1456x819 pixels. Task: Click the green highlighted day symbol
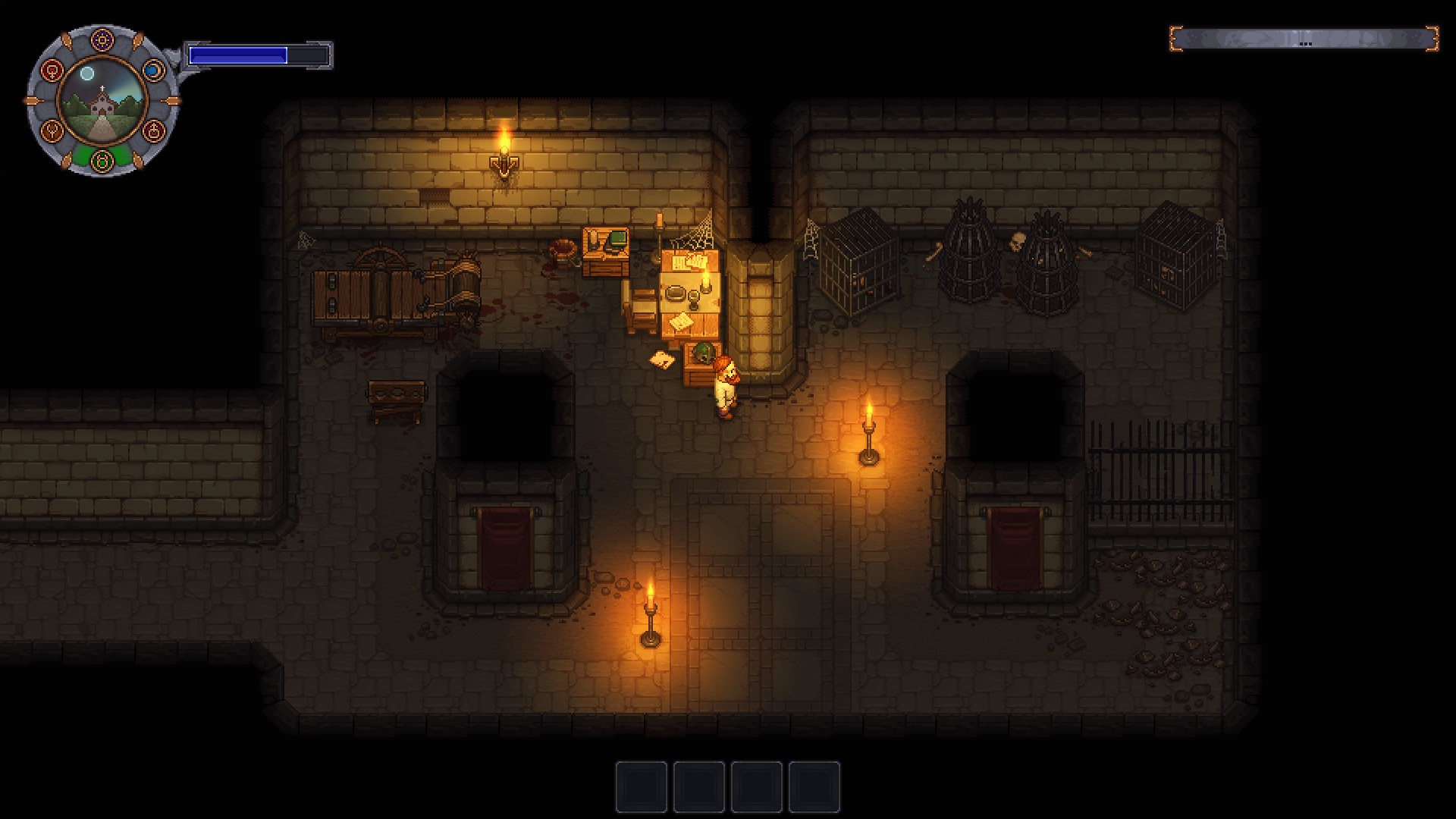click(102, 160)
